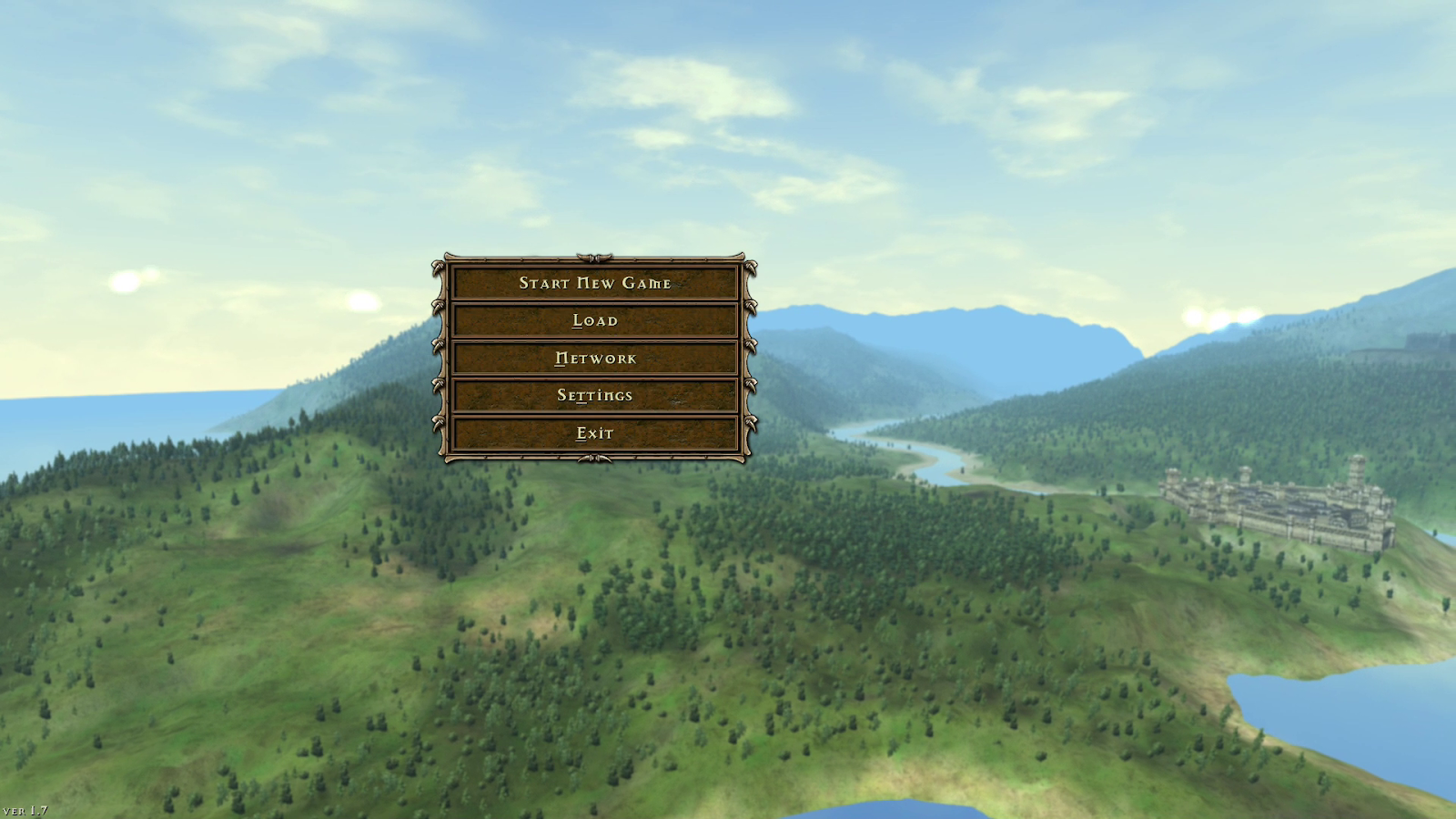
Task: Open the Load game menu
Action: (594, 320)
